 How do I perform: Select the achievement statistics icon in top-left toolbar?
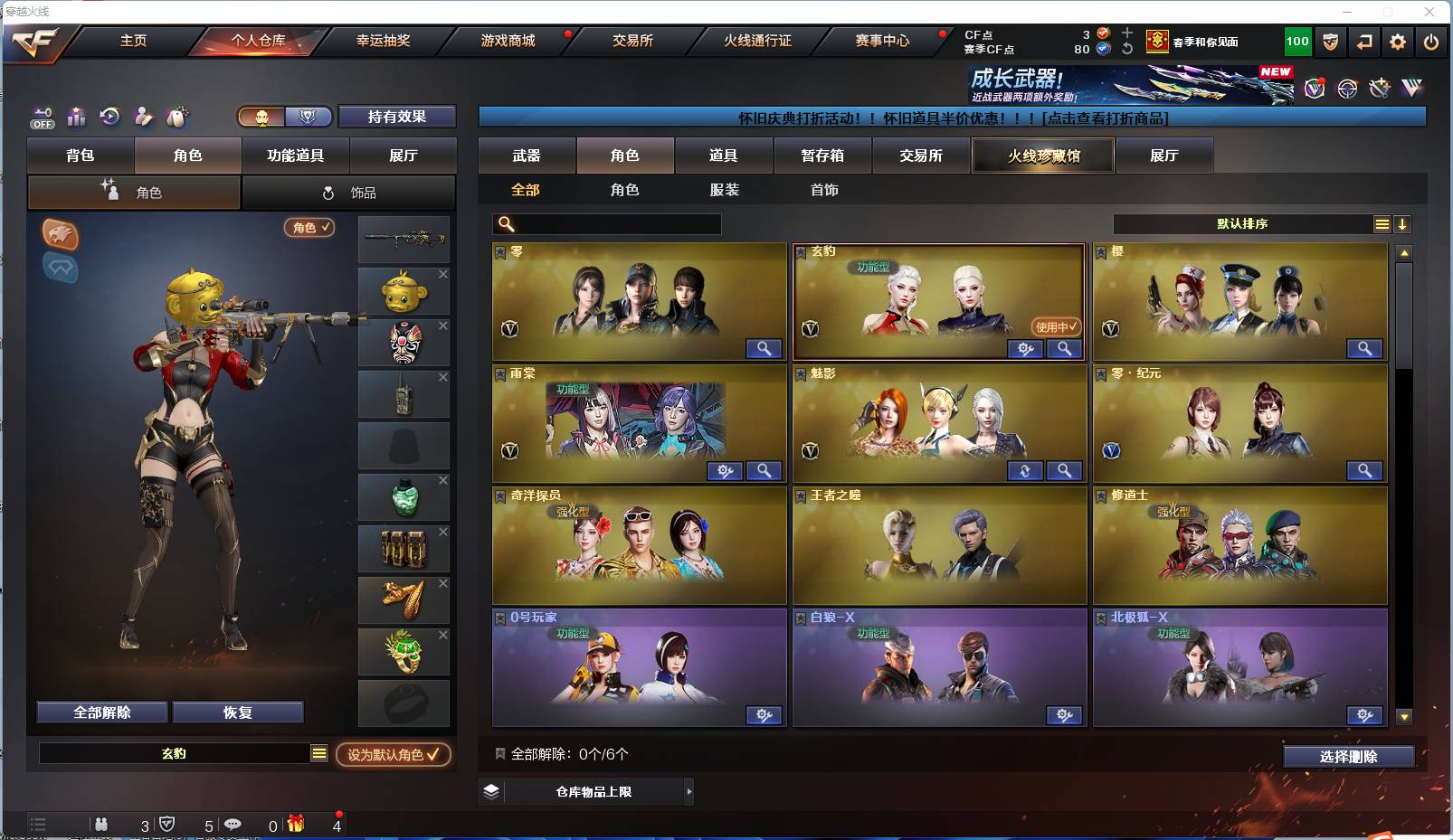coord(76,116)
